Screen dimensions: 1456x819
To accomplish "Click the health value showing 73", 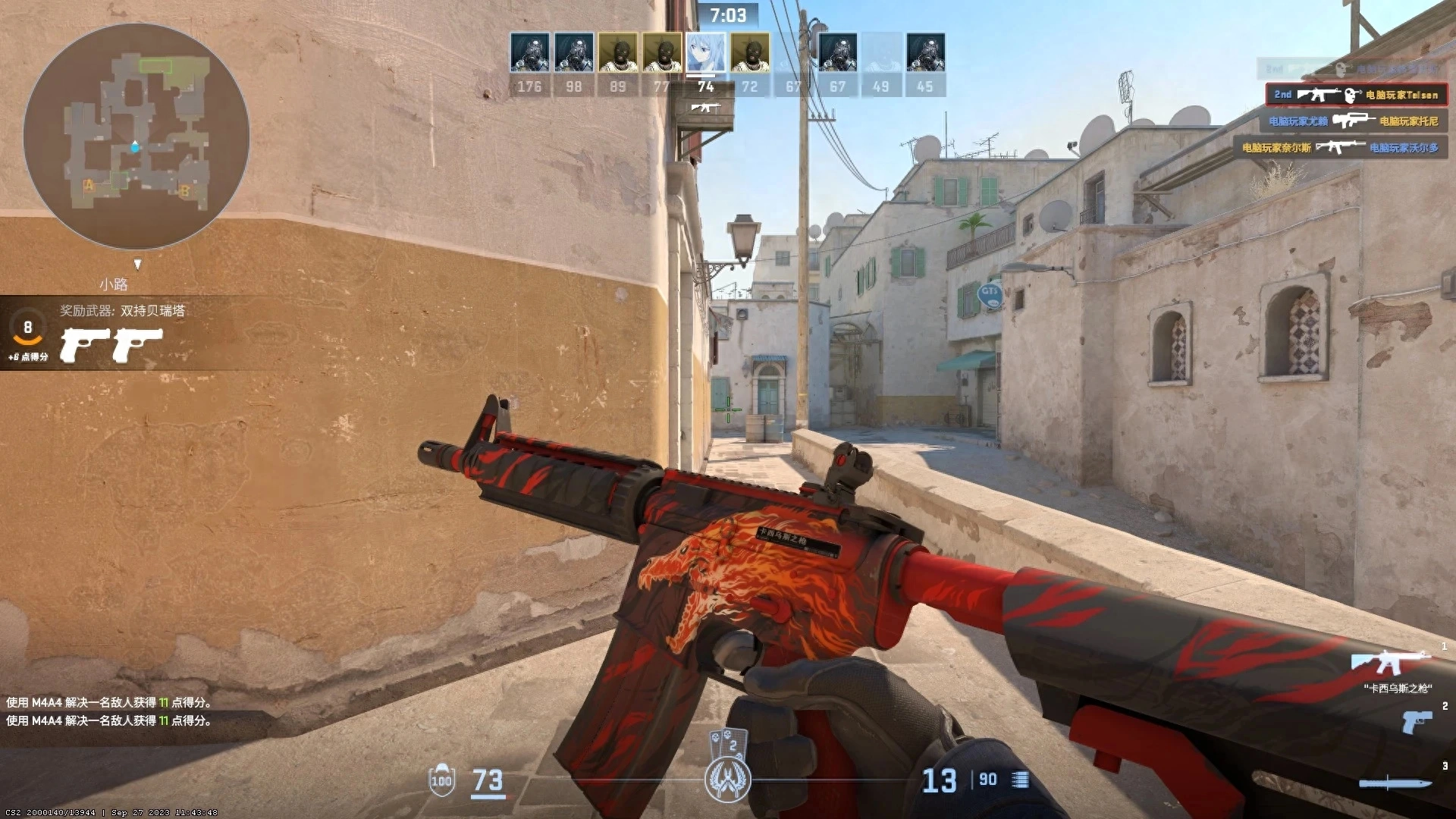I will (x=486, y=779).
